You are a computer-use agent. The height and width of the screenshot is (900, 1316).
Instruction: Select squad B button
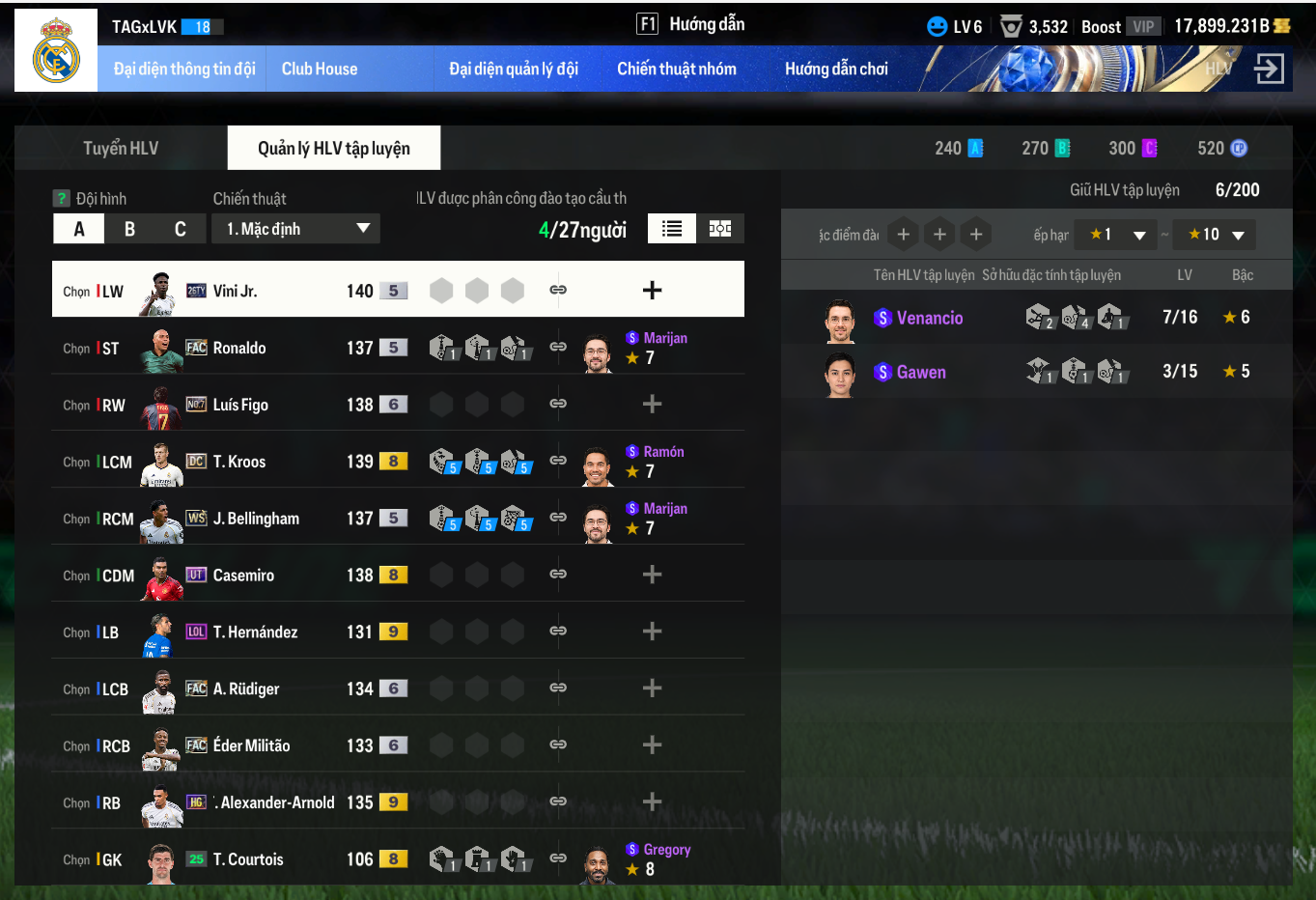coord(129,229)
